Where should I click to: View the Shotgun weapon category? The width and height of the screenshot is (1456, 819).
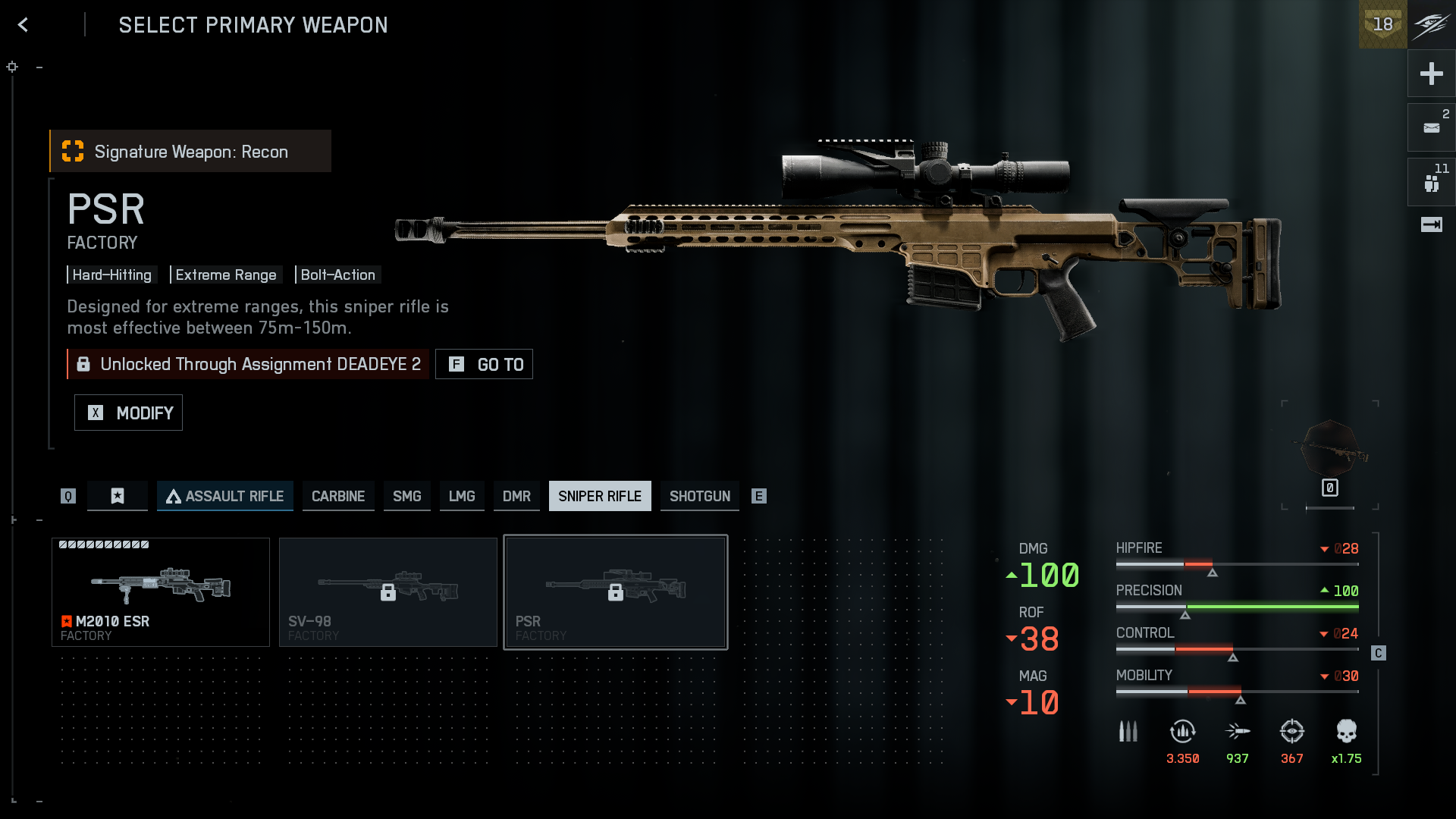pos(699,496)
